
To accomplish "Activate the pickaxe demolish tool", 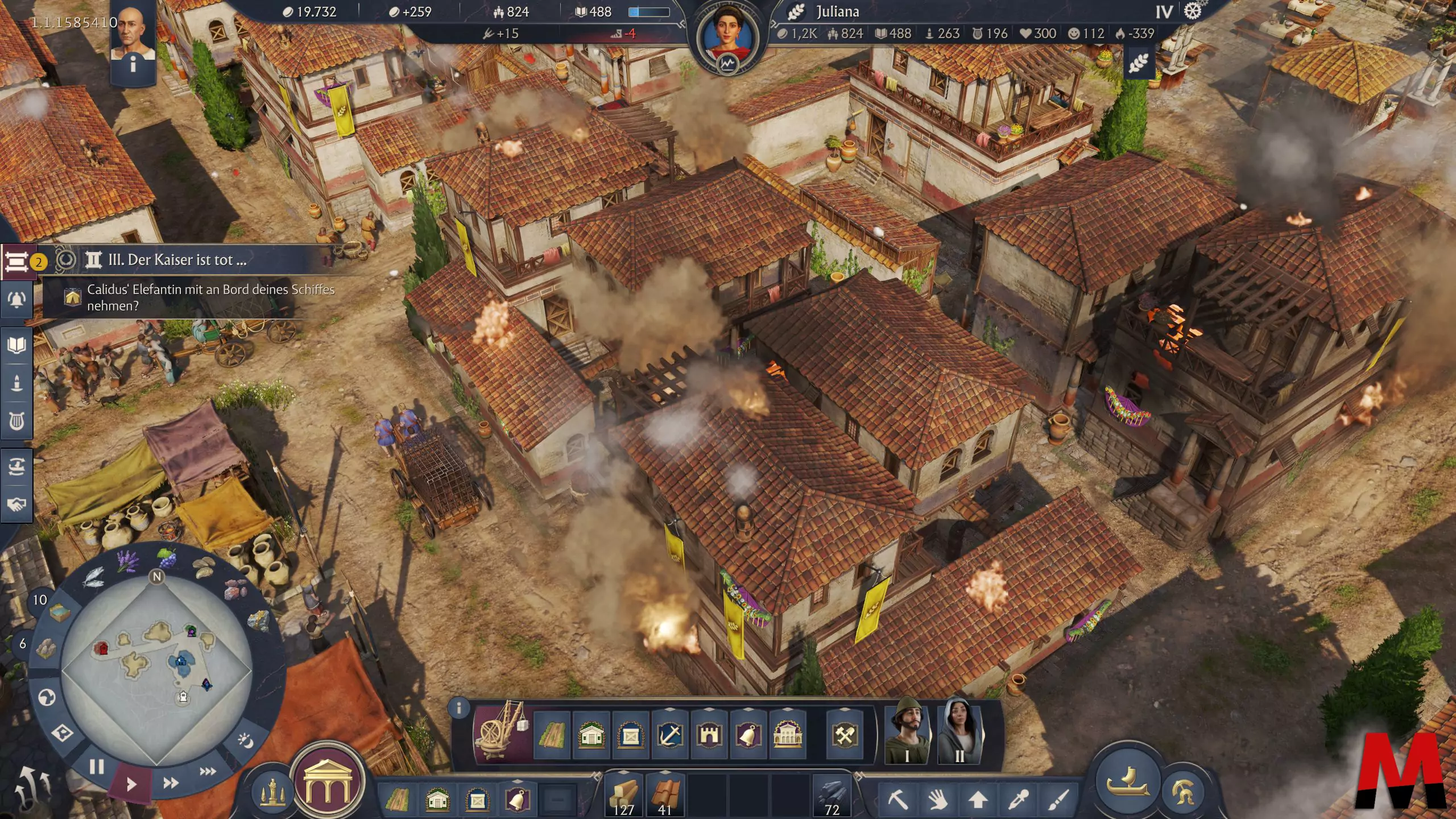I will pos(898,800).
